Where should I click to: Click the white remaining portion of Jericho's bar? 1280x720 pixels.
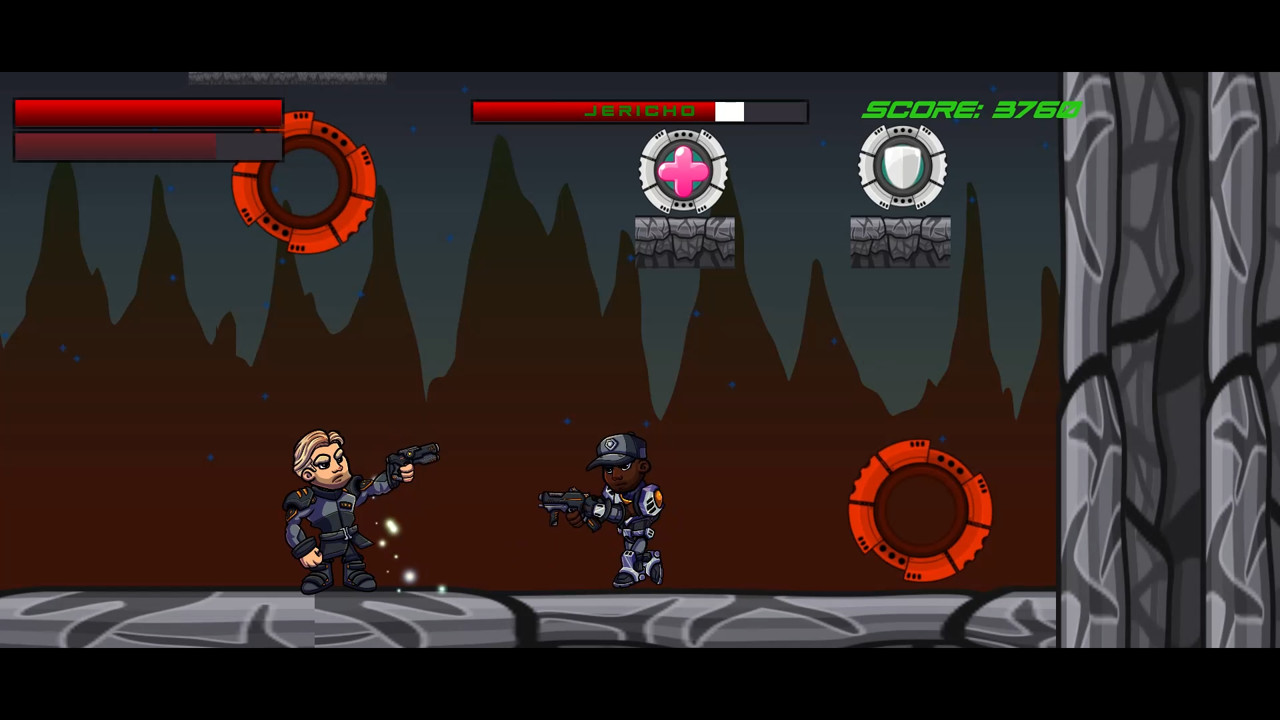pyautogui.click(x=731, y=112)
